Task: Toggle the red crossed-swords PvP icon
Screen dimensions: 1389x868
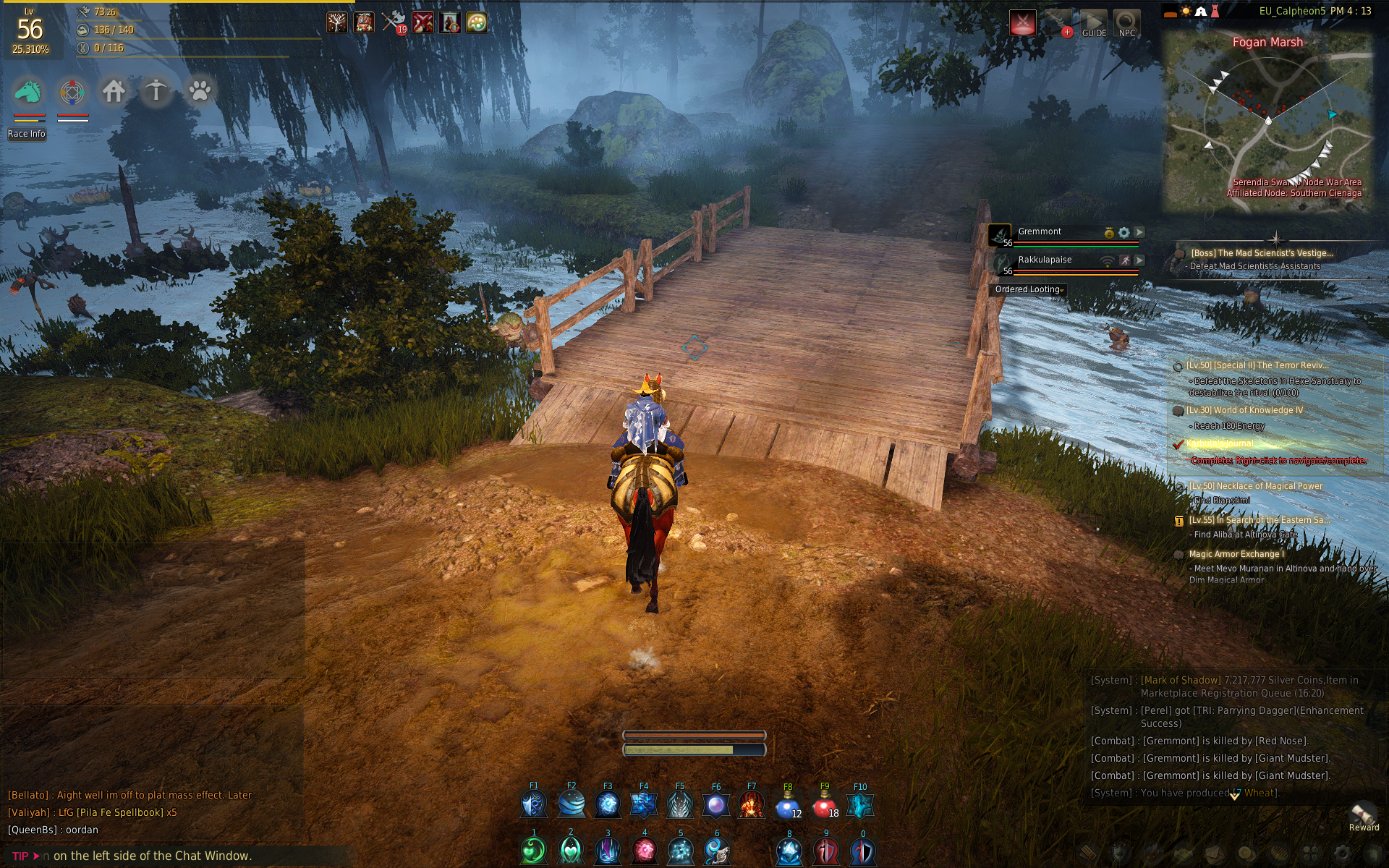Action: coord(1022,23)
